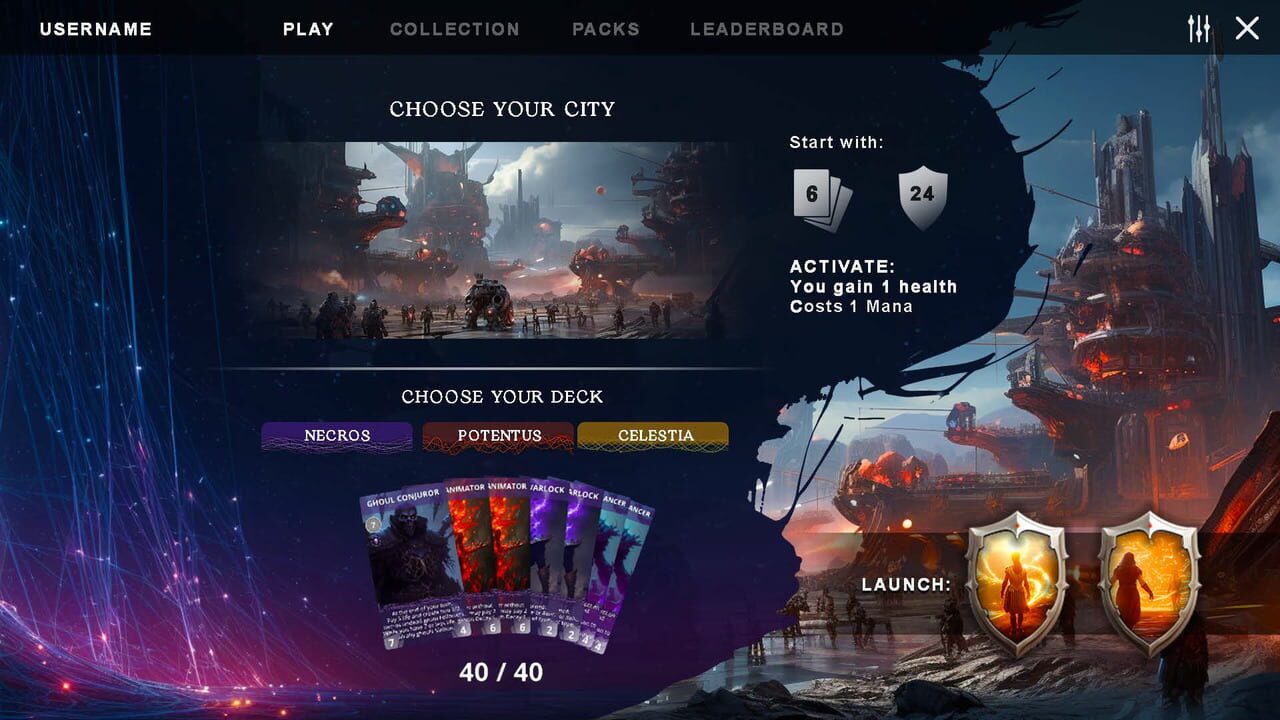The width and height of the screenshot is (1280, 720).
Task: Click the LAUNCH label
Action: click(904, 584)
